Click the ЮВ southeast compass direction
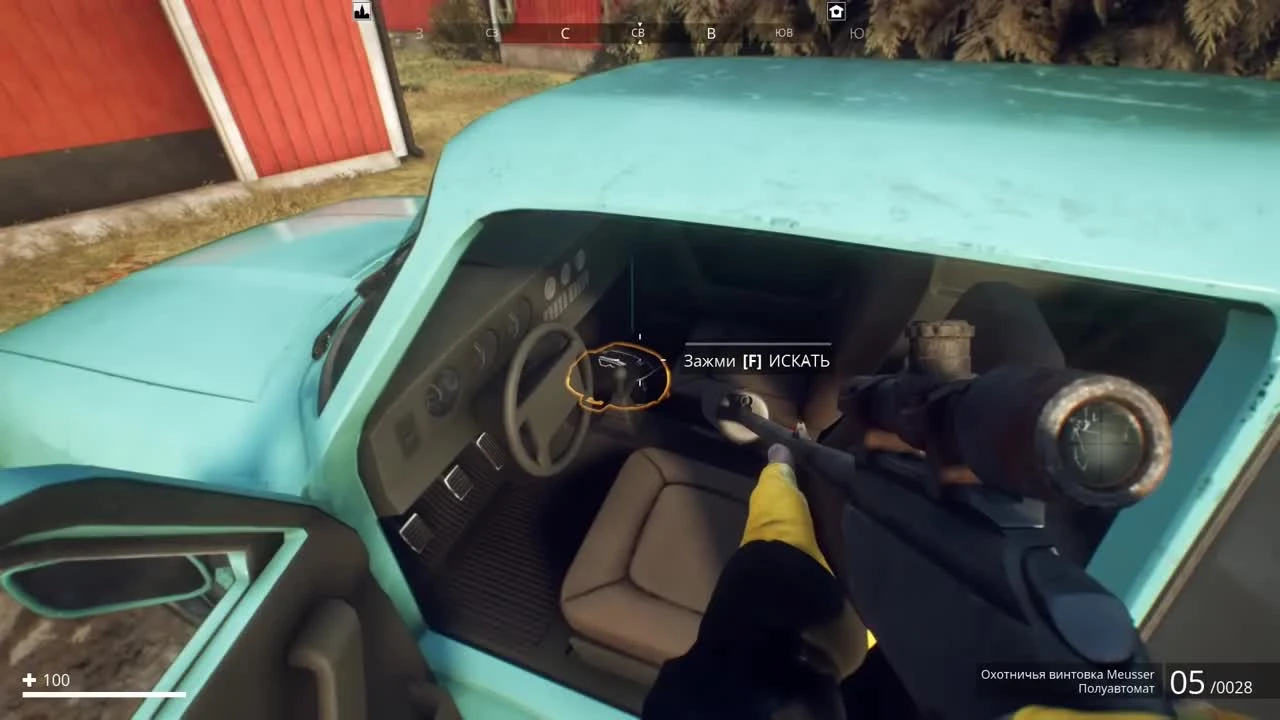The image size is (1280, 720). tap(783, 33)
